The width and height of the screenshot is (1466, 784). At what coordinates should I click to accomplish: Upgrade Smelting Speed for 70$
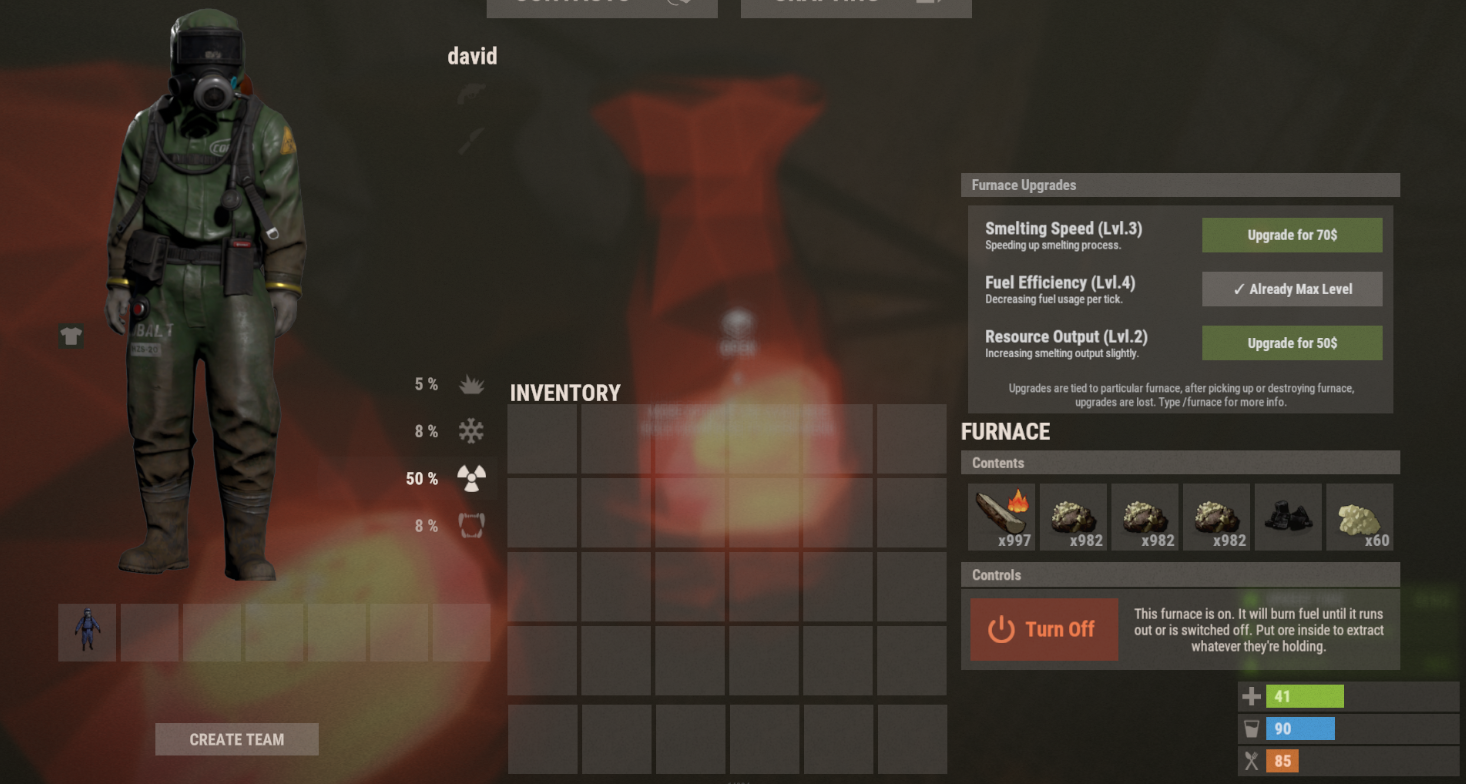tap(1291, 235)
